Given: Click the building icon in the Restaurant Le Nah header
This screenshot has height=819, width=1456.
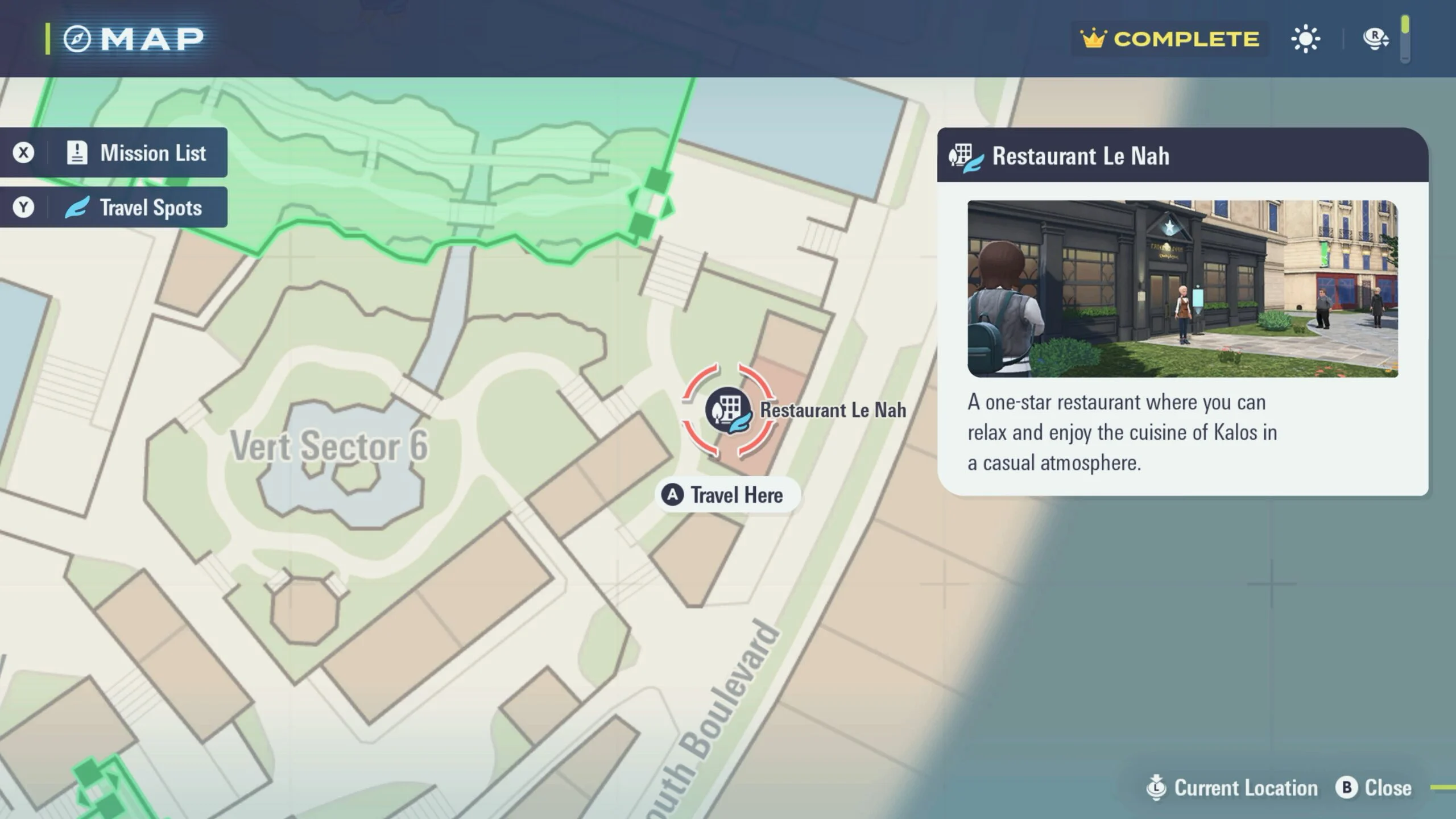Looking at the screenshot, I should 965,155.
